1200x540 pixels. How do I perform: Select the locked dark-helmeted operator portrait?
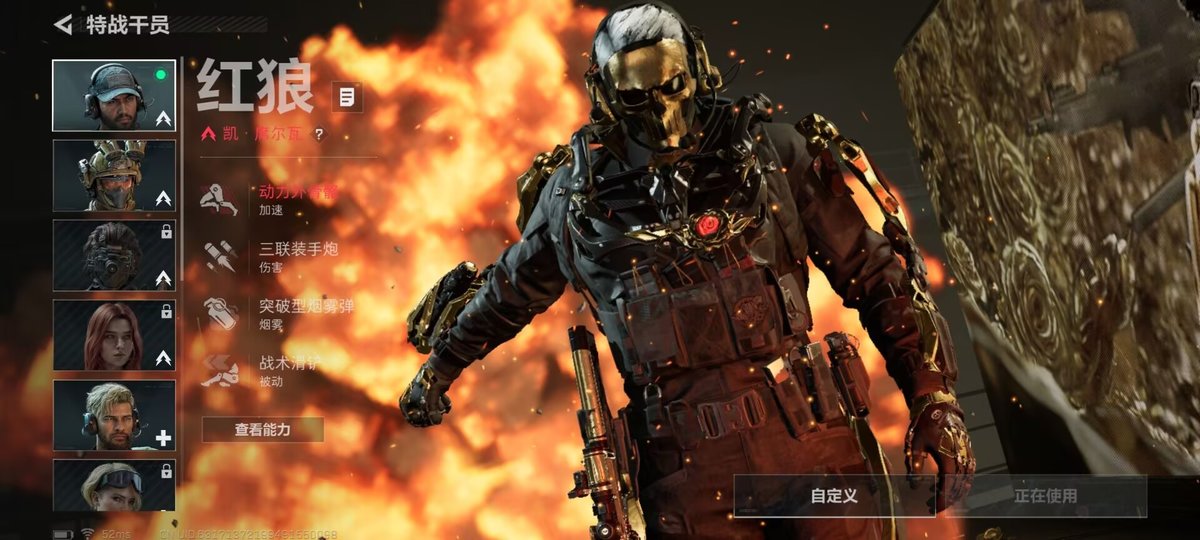pyautogui.click(x=113, y=256)
